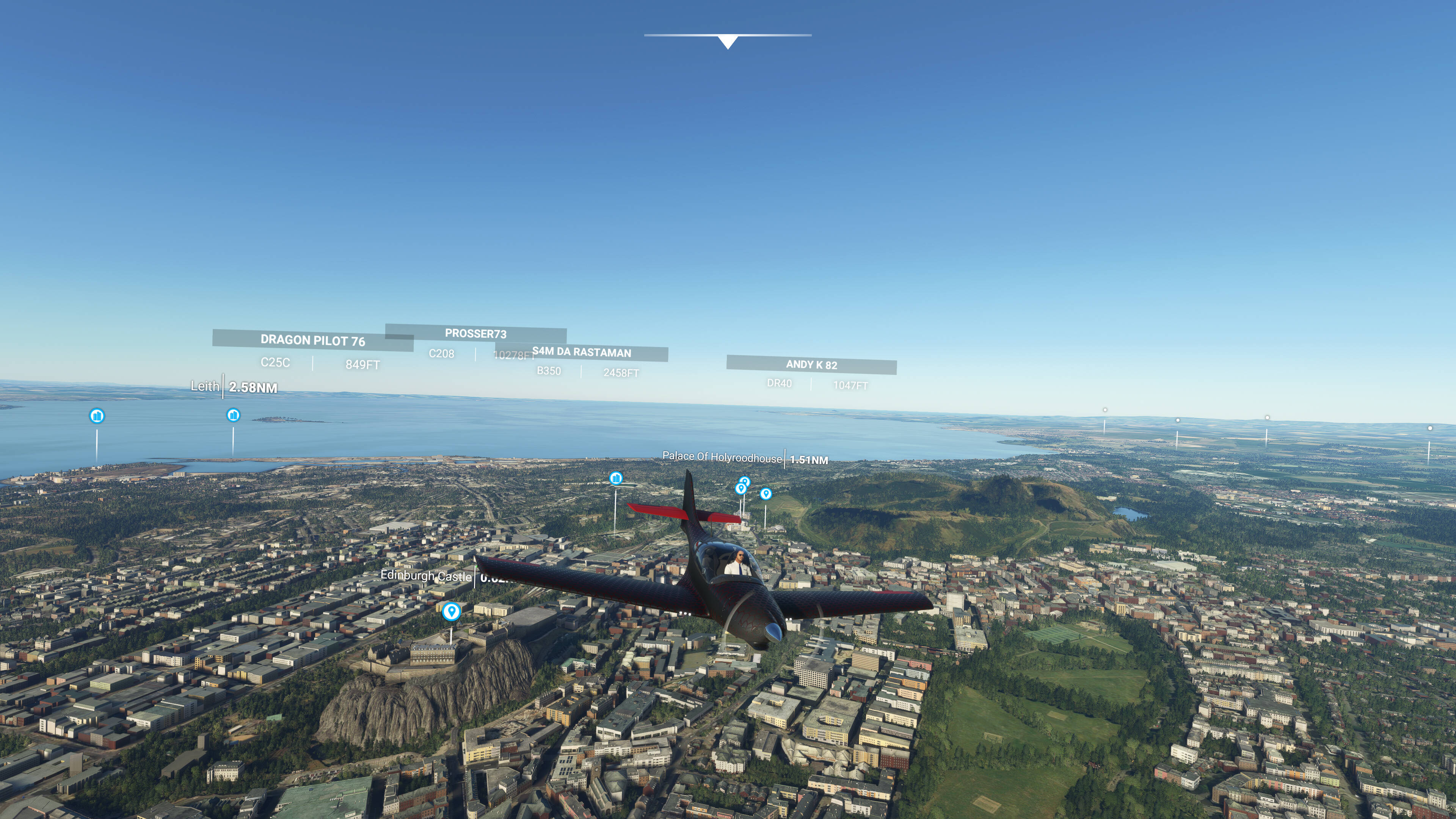1456x819 pixels.
Task: Select the Edinburgh Castle location pin
Action: click(x=451, y=611)
